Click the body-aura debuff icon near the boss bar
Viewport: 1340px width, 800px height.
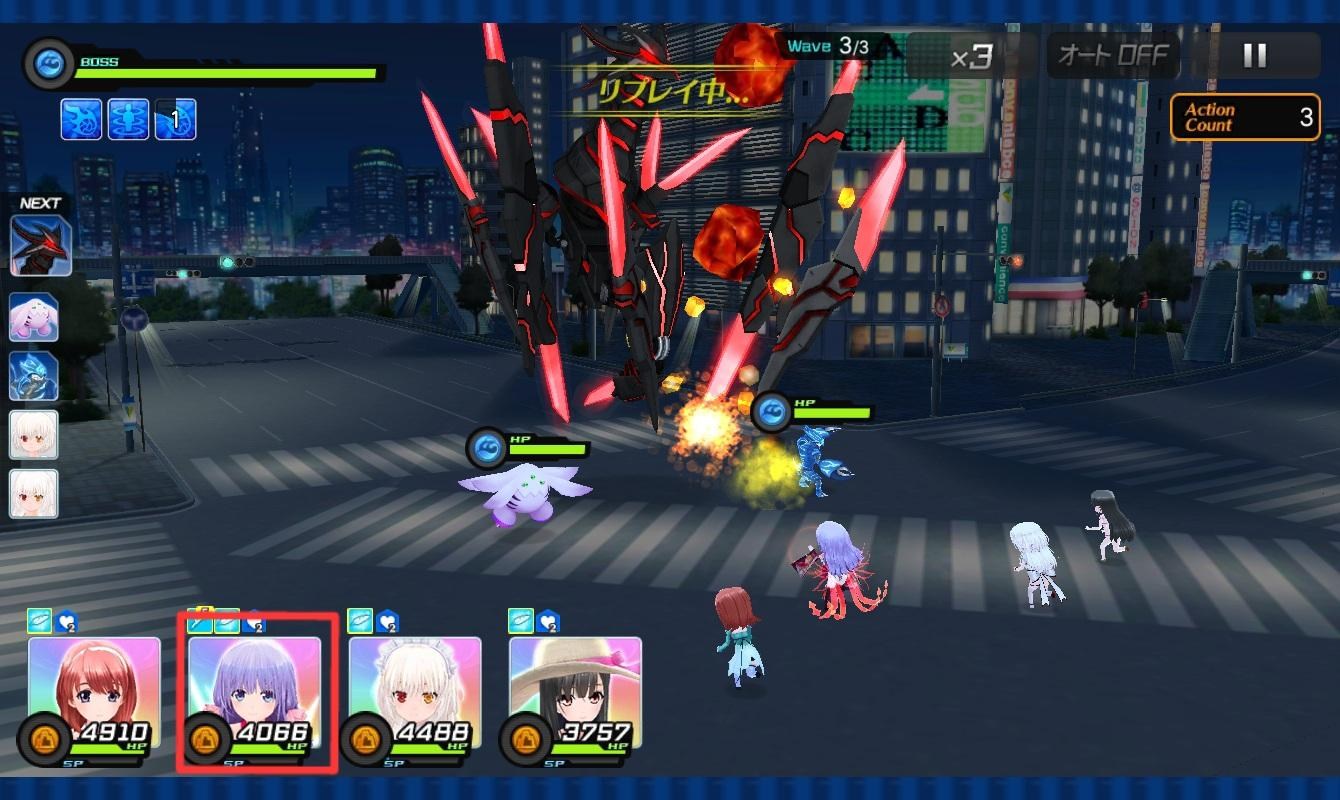pos(128,117)
